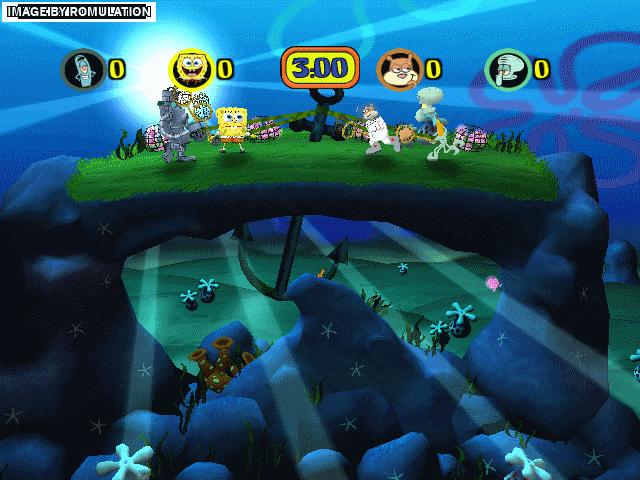Select Plankton's player portrait icon
The width and height of the screenshot is (640, 480).
coord(82,69)
